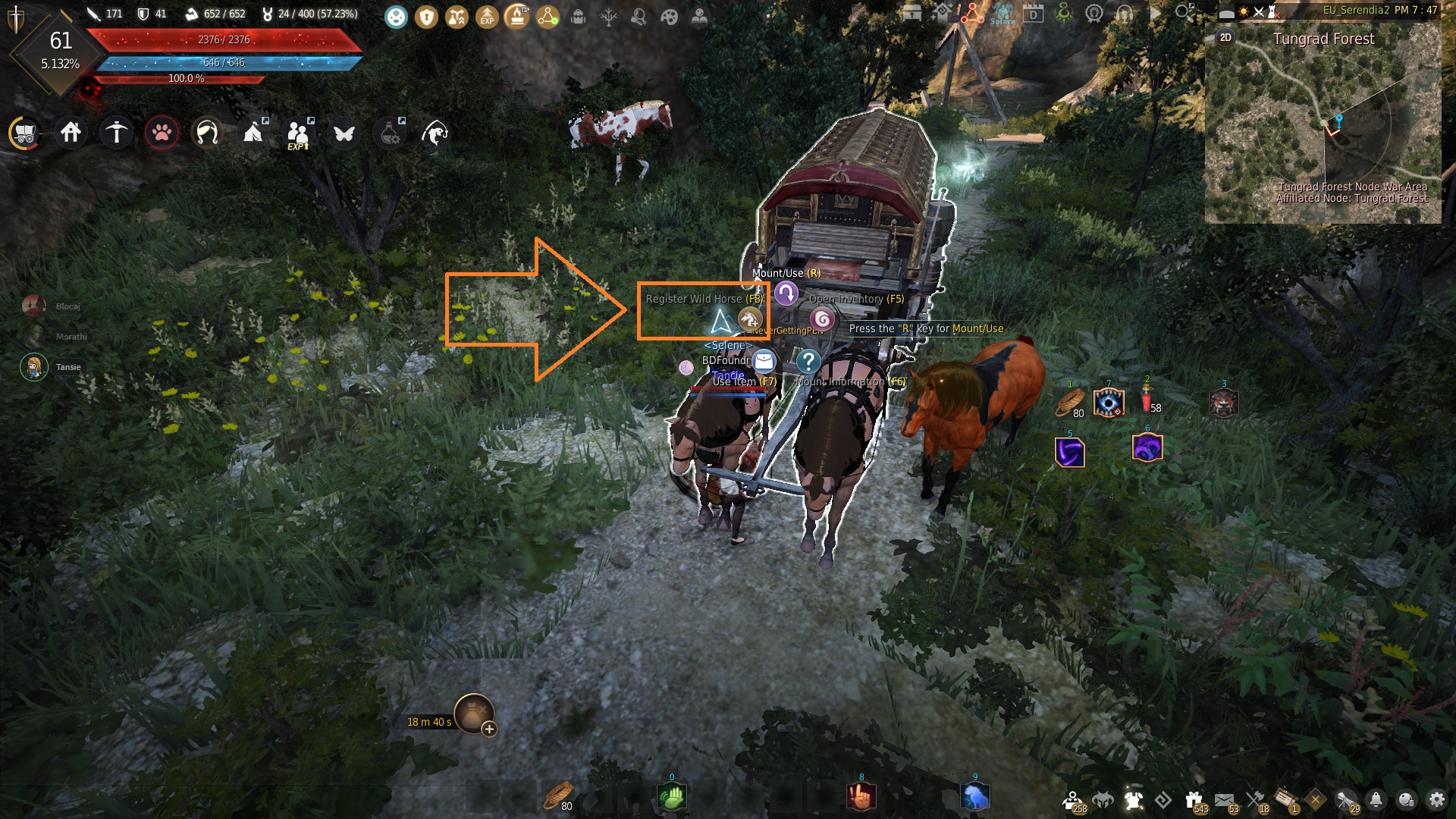1456x819 pixels.
Task: Open the gift box rewards icon
Action: [1193, 799]
